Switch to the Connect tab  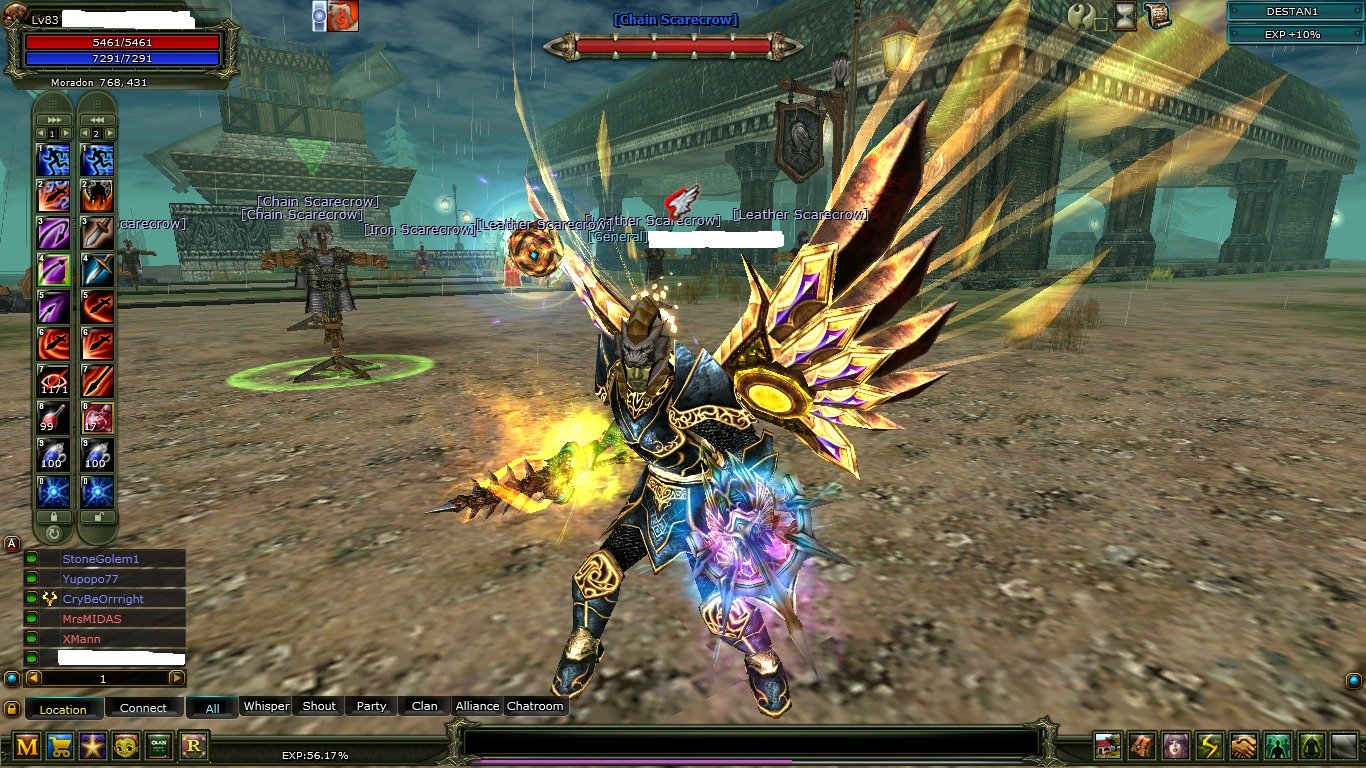coord(143,708)
